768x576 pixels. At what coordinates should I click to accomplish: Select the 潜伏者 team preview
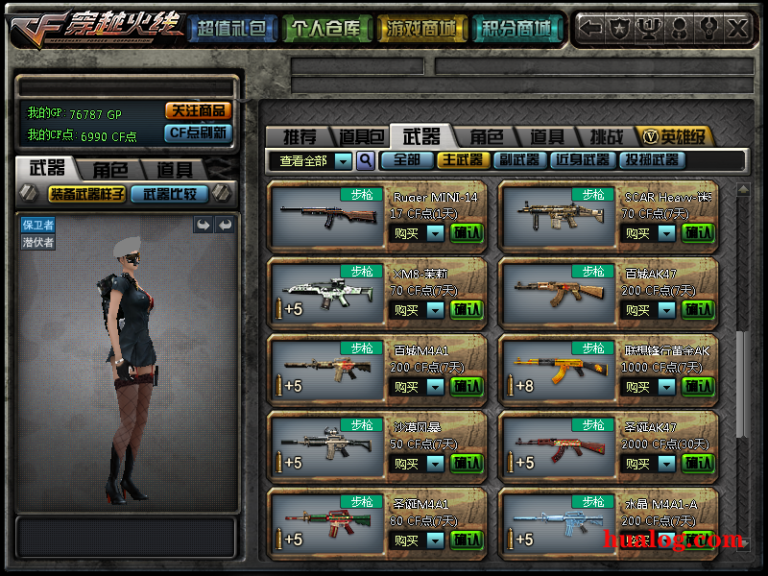(x=38, y=242)
